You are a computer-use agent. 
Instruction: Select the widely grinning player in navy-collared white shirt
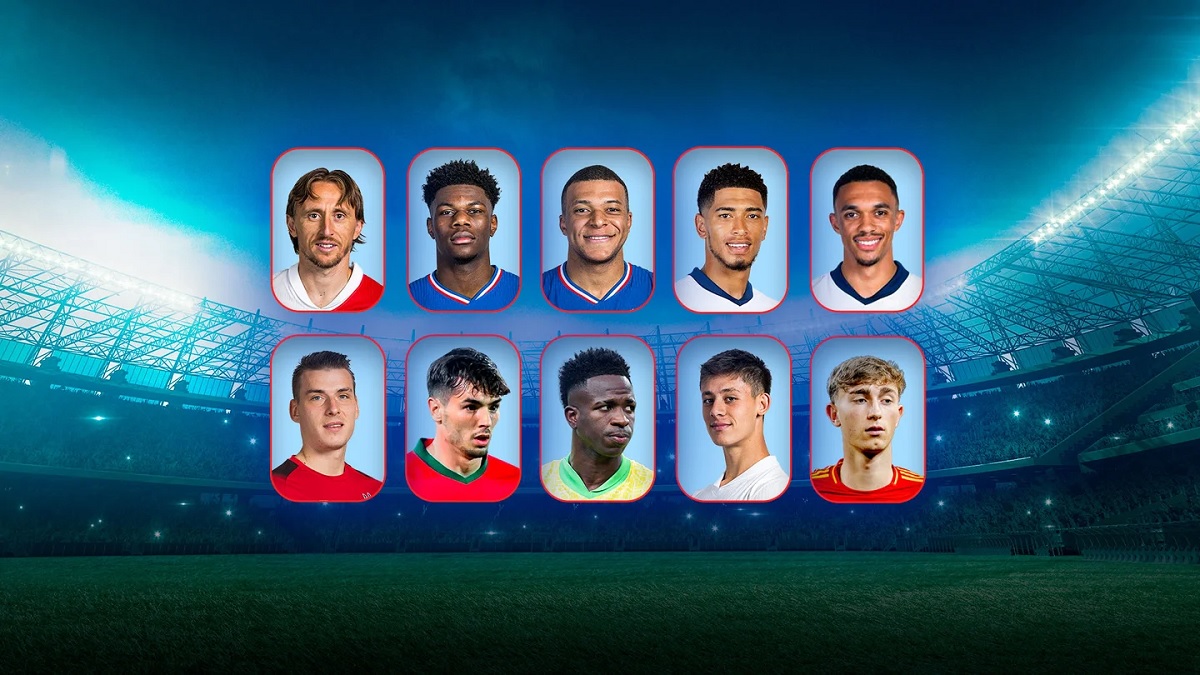(x=866, y=230)
